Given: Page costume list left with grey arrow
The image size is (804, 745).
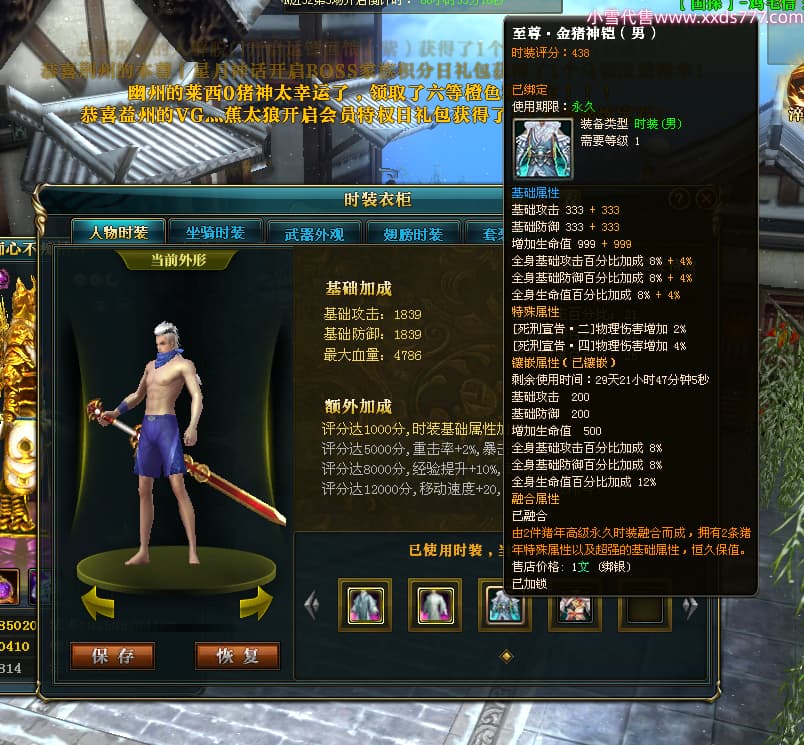Looking at the screenshot, I should pos(311,604).
